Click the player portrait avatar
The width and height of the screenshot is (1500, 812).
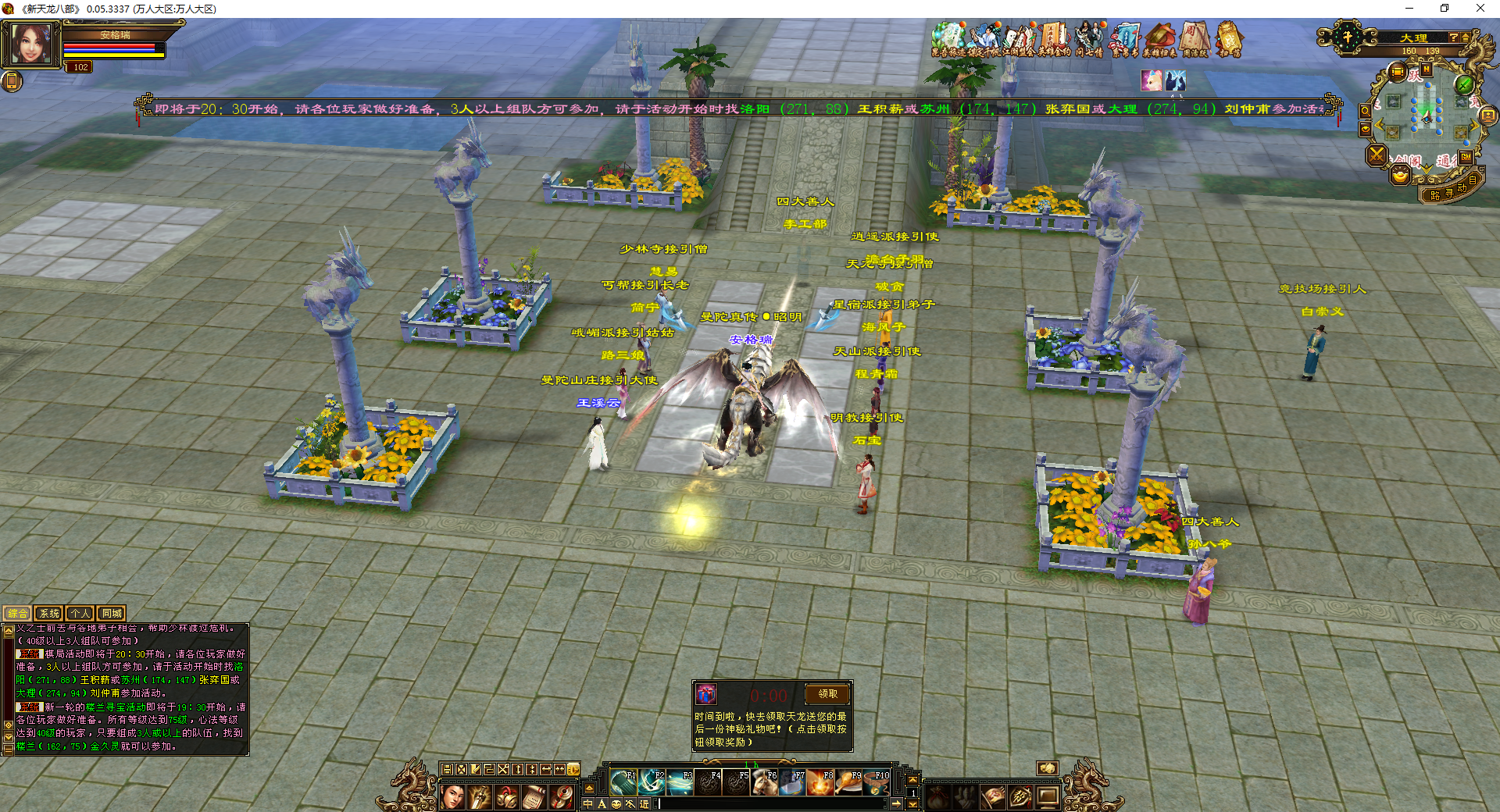pos(31,44)
